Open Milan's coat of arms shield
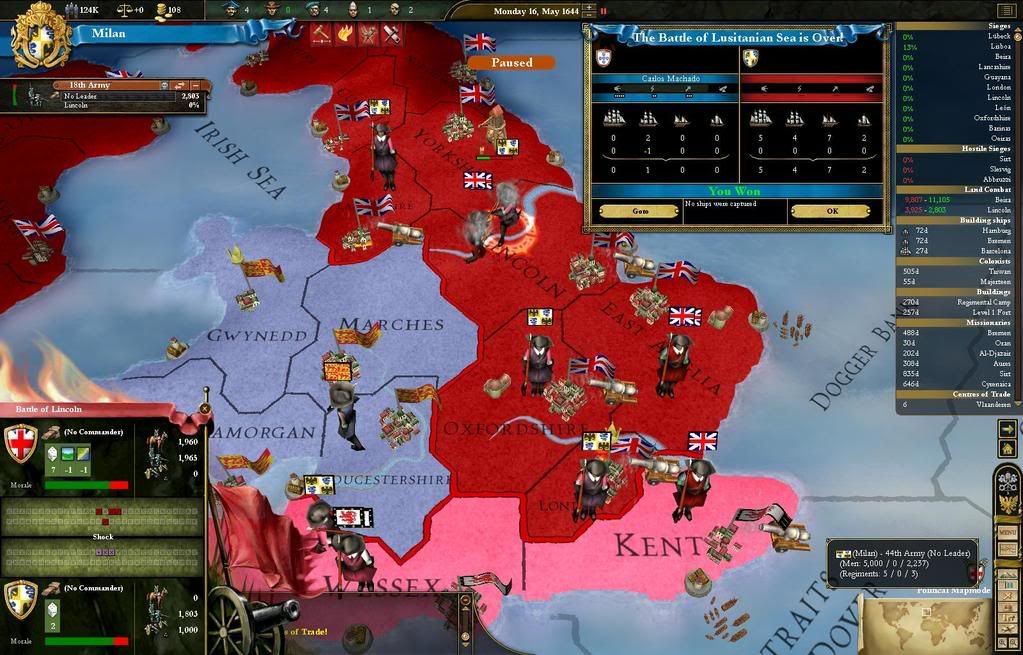Viewport: 1023px width, 655px height. pos(41,35)
